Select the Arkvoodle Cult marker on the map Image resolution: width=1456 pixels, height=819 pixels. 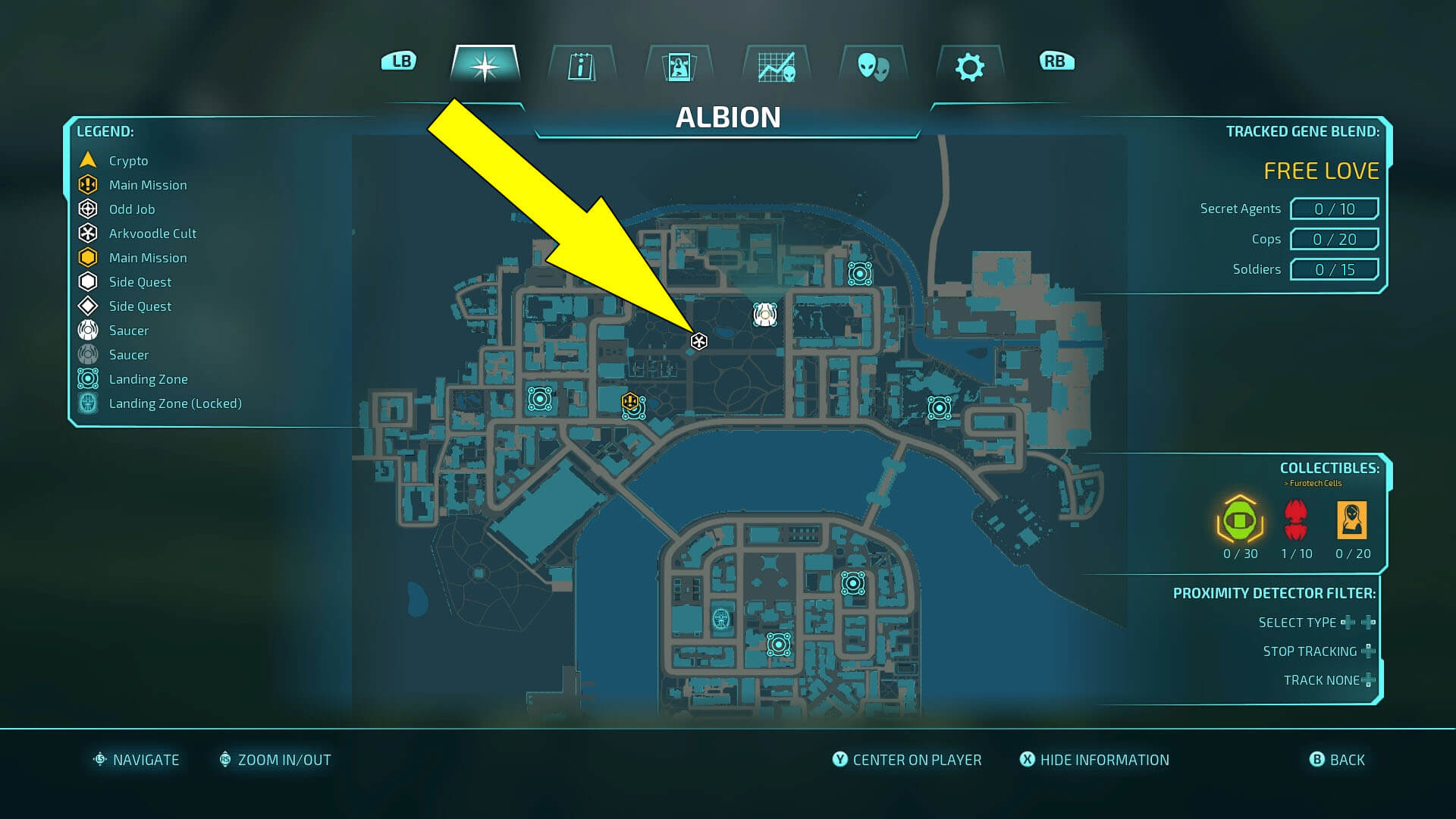[698, 341]
